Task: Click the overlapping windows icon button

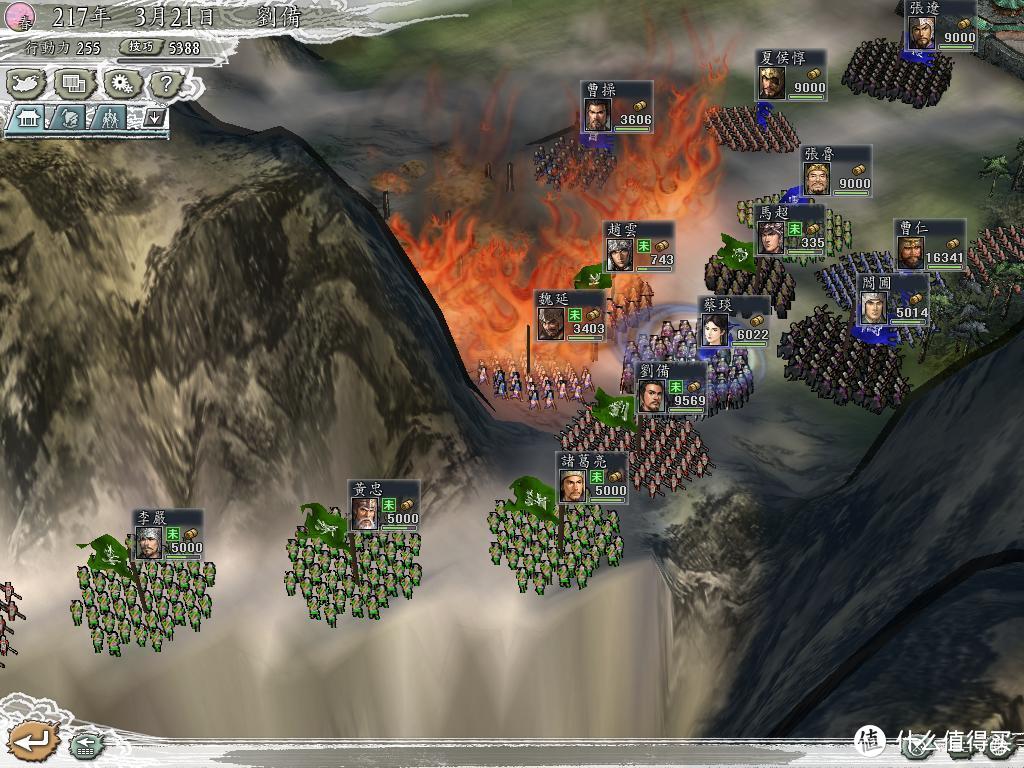Action: click(x=73, y=83)
